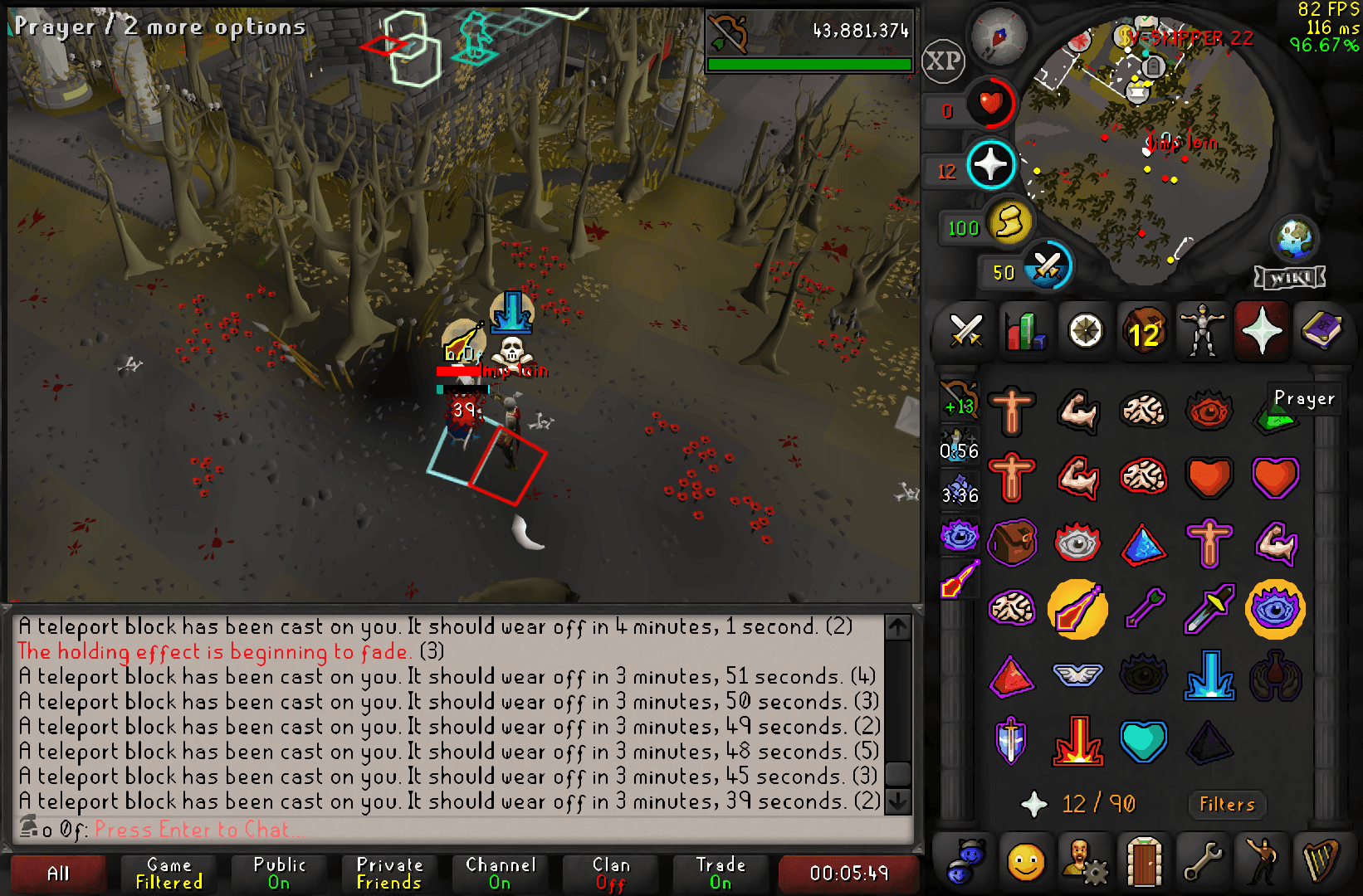Click the wrench settings icon

pos(1204,861)
